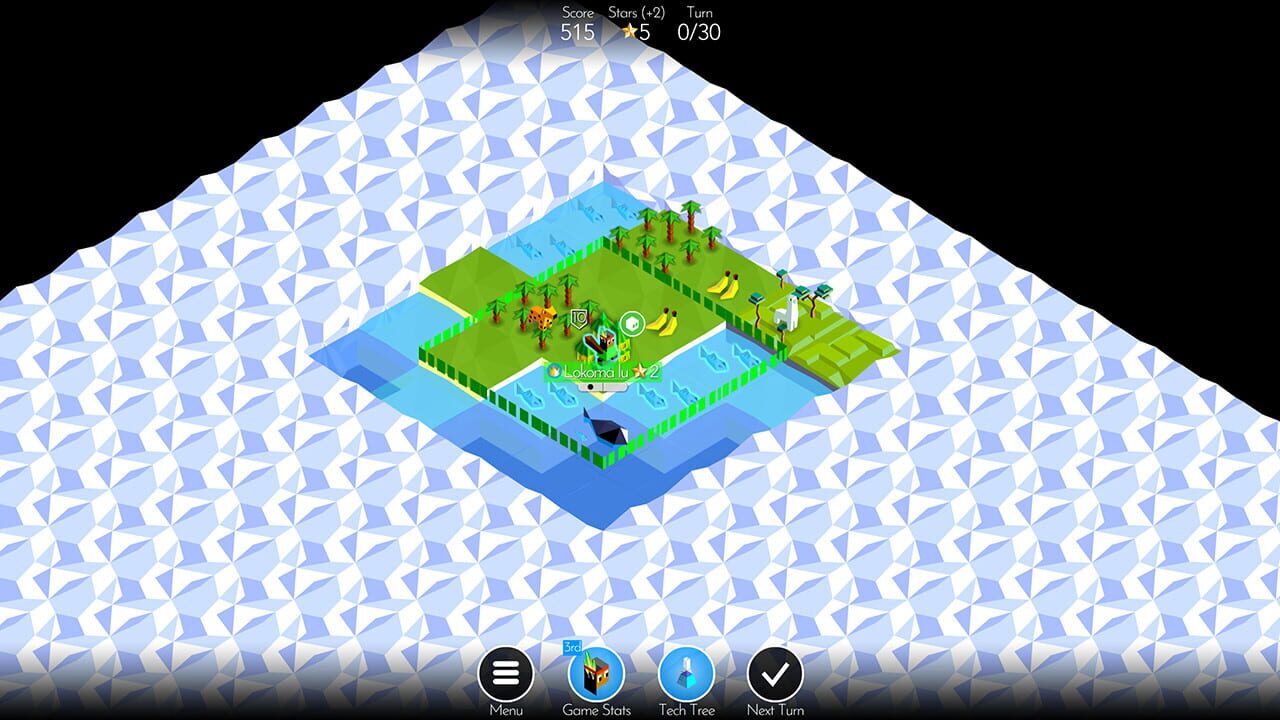Click the gold star icon beside Lokoma lu's name
This screenshot has width=1280, height=720.
click(639, 371)
